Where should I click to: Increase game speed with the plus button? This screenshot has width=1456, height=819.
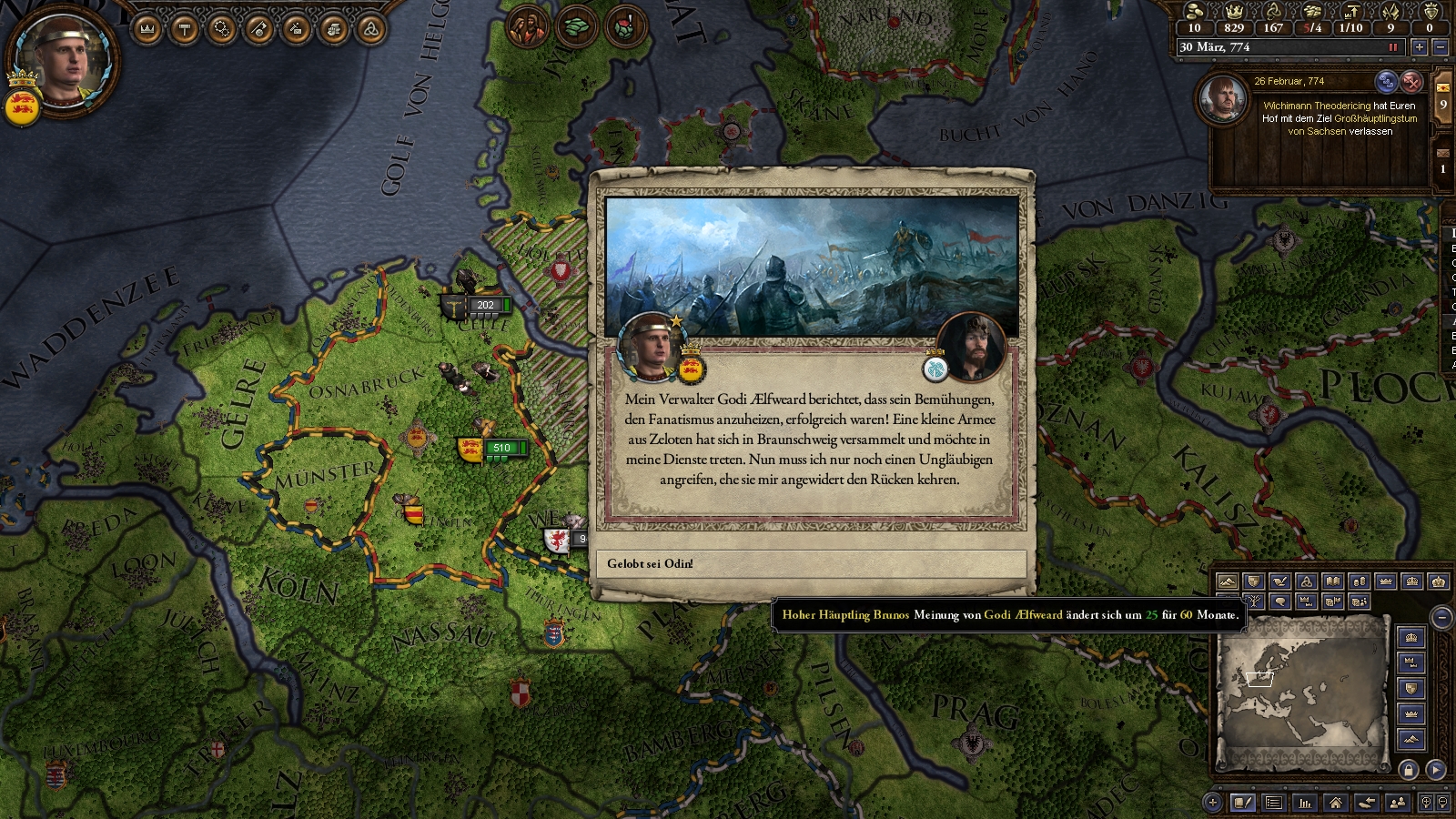1419,47
